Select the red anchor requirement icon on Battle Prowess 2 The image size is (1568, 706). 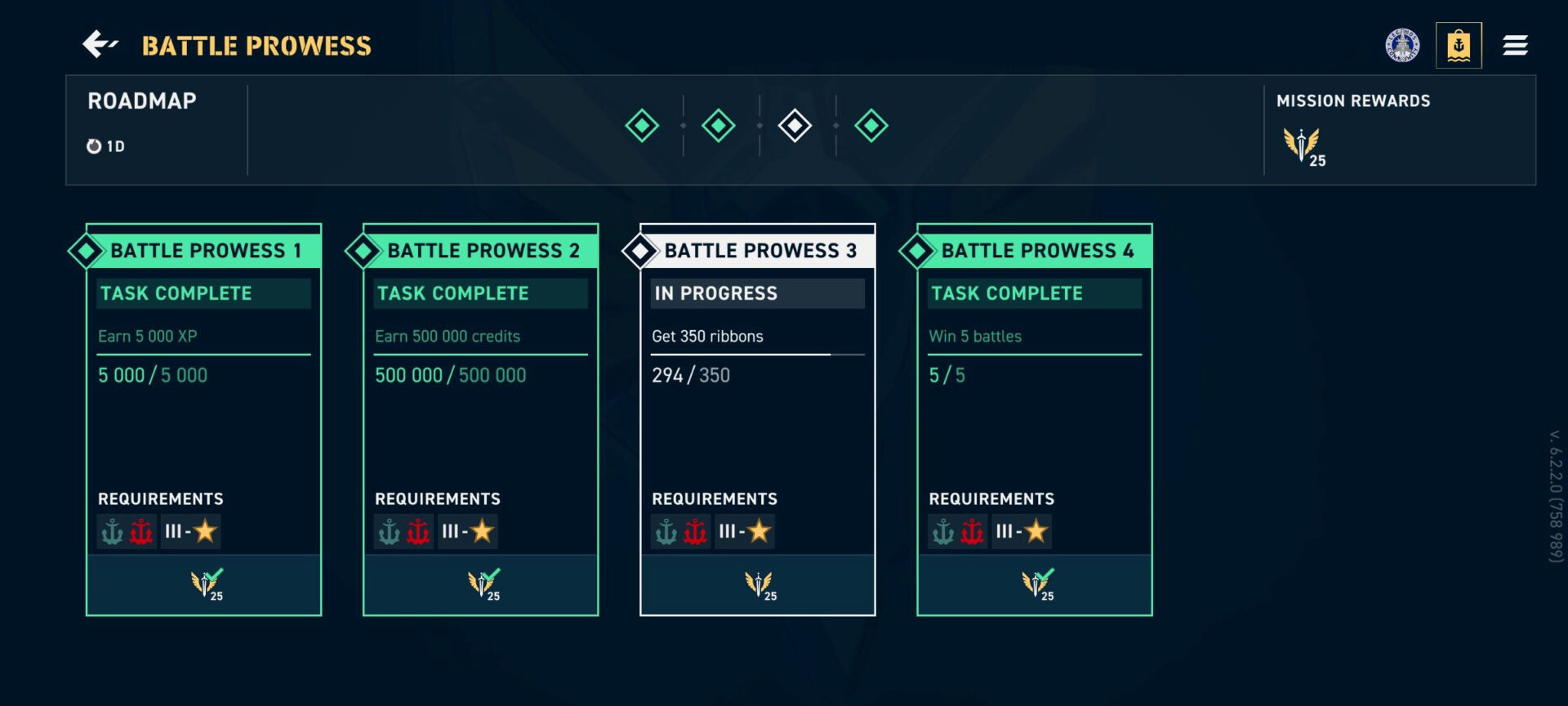pos(416,531)
